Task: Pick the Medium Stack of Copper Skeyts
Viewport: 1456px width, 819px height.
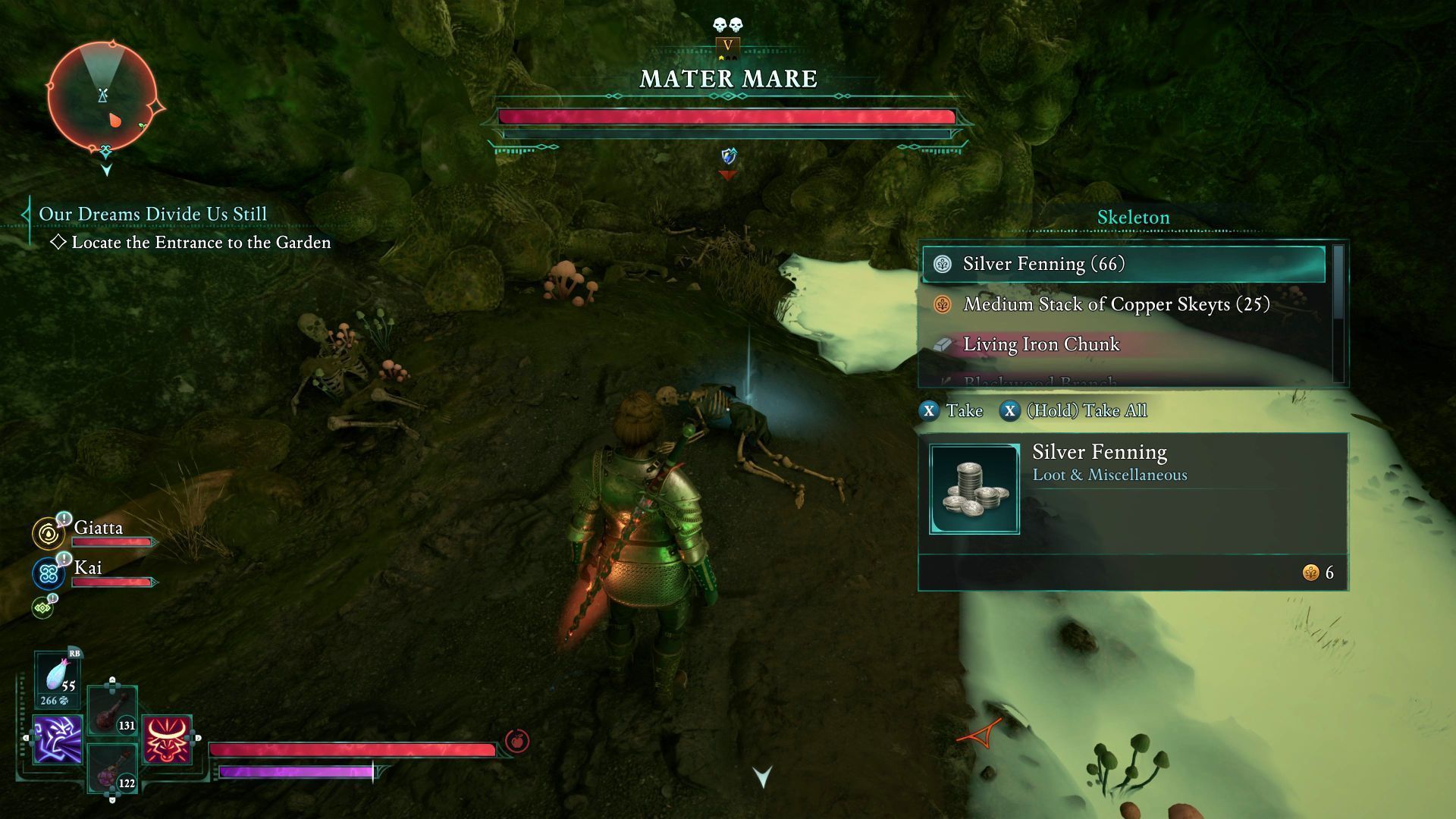Action: (1116, 305)
